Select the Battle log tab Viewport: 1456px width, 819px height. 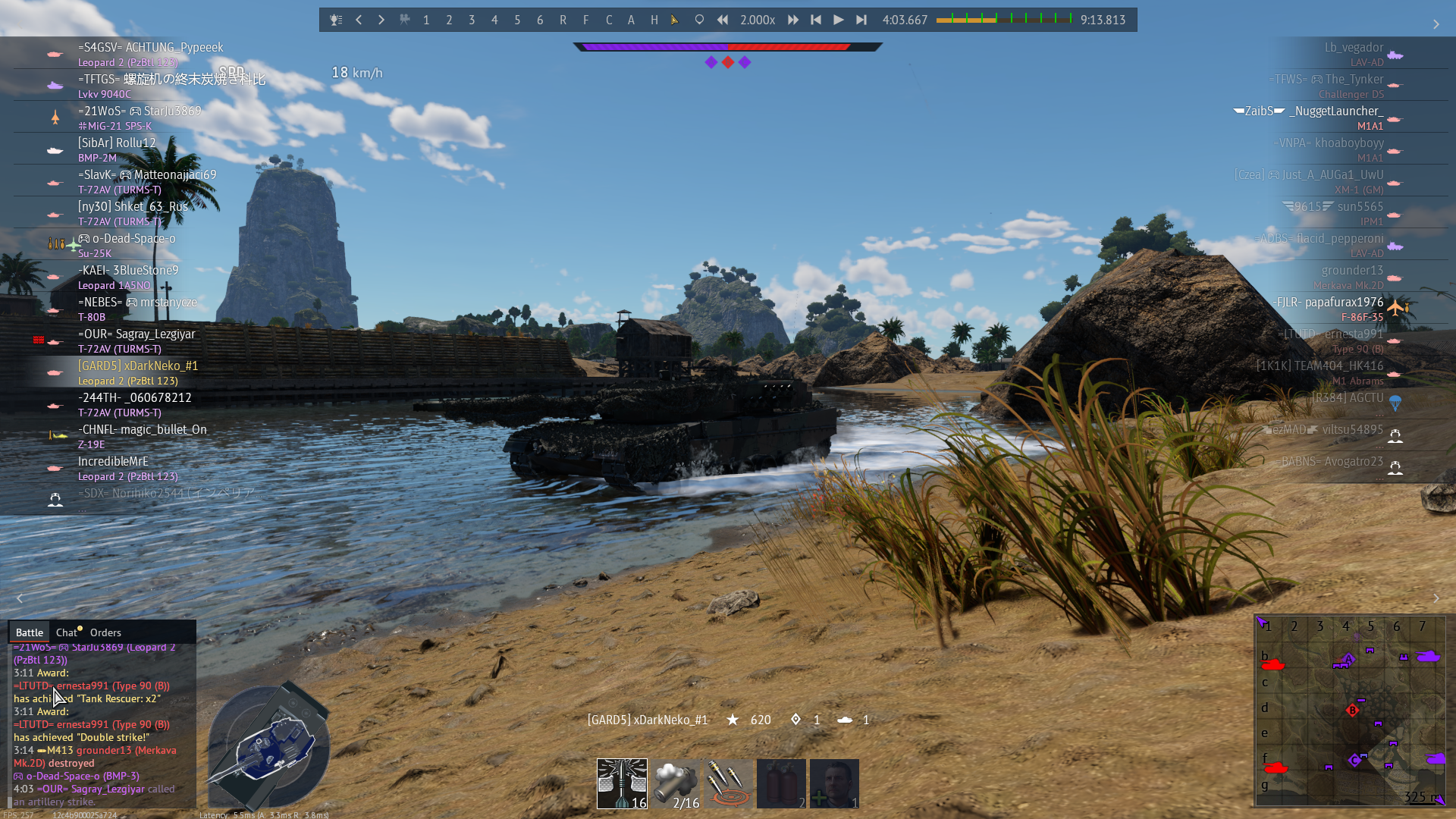(30, 632)
